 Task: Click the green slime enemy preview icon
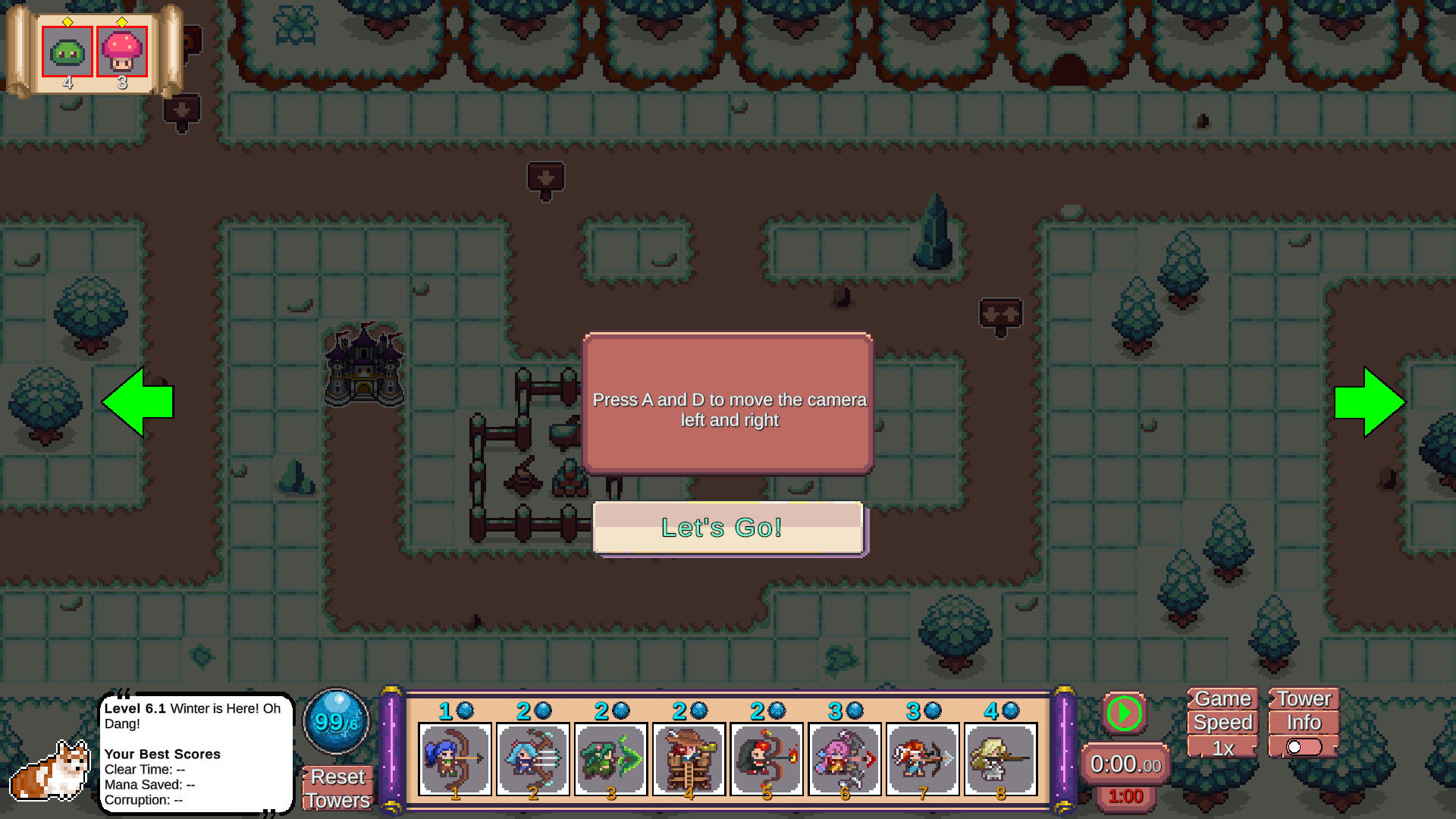tap(67, 51)
